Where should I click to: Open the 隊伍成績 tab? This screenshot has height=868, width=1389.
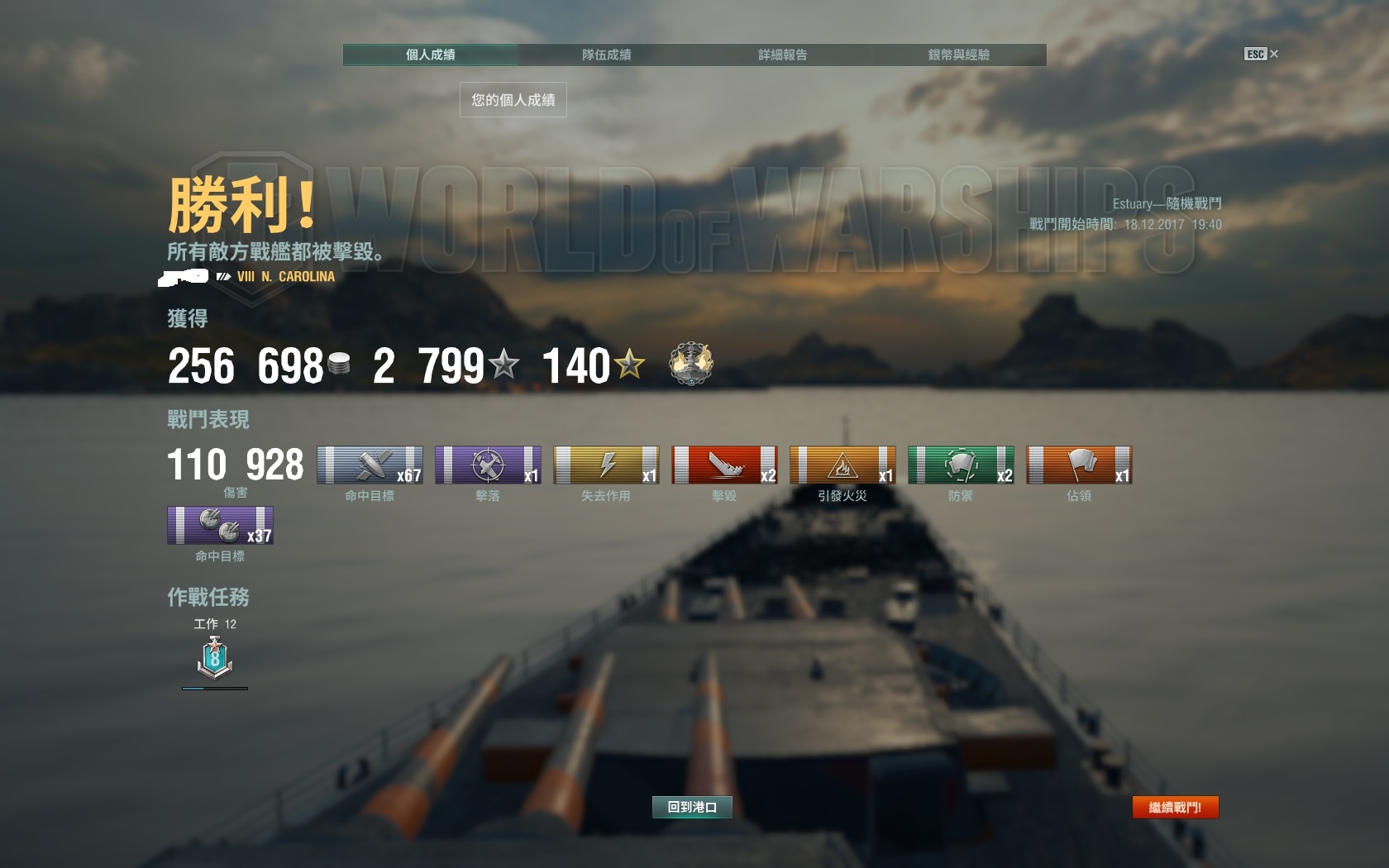[606, 55]
